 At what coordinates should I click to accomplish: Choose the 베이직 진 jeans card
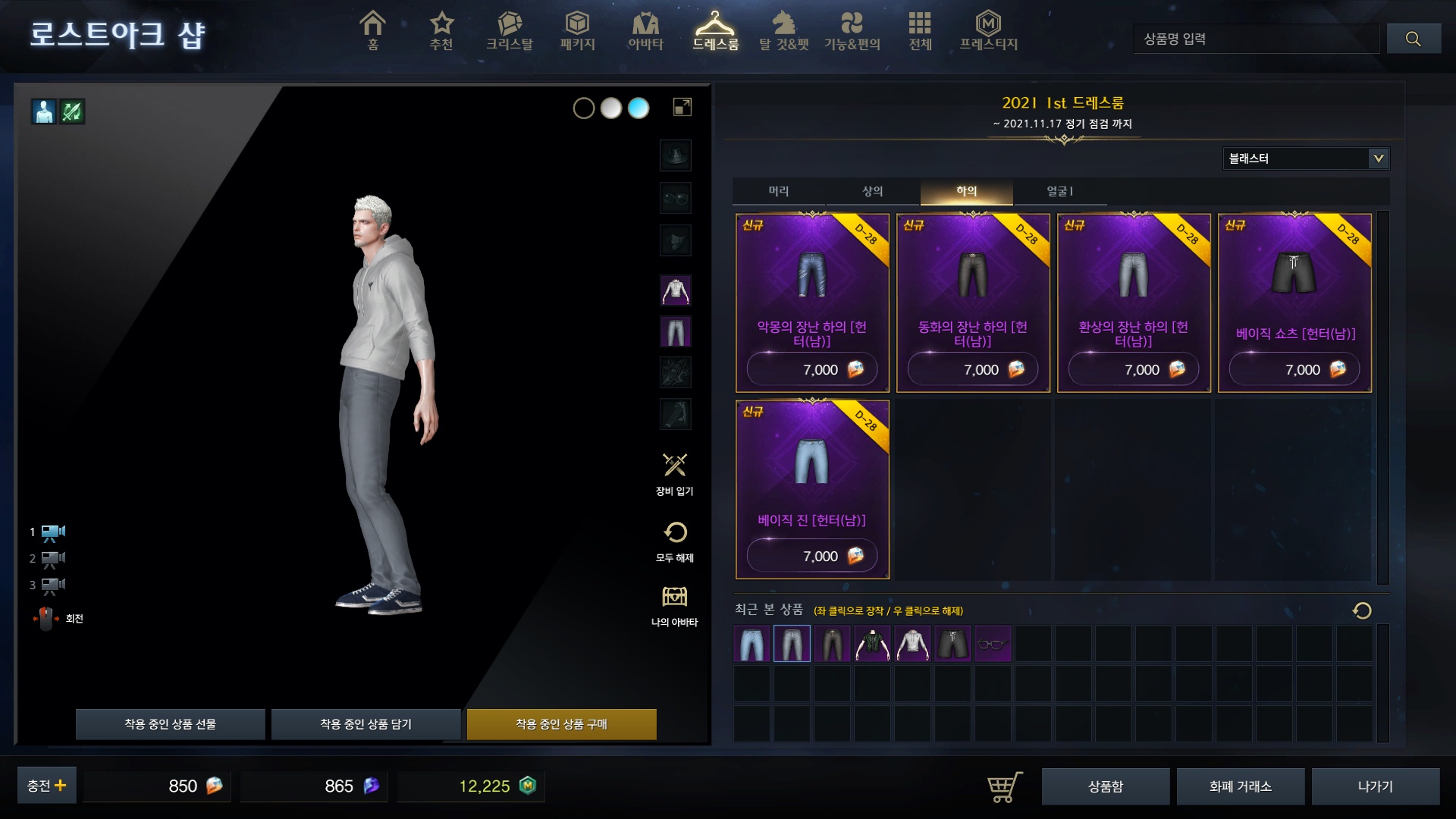(812, 489)
